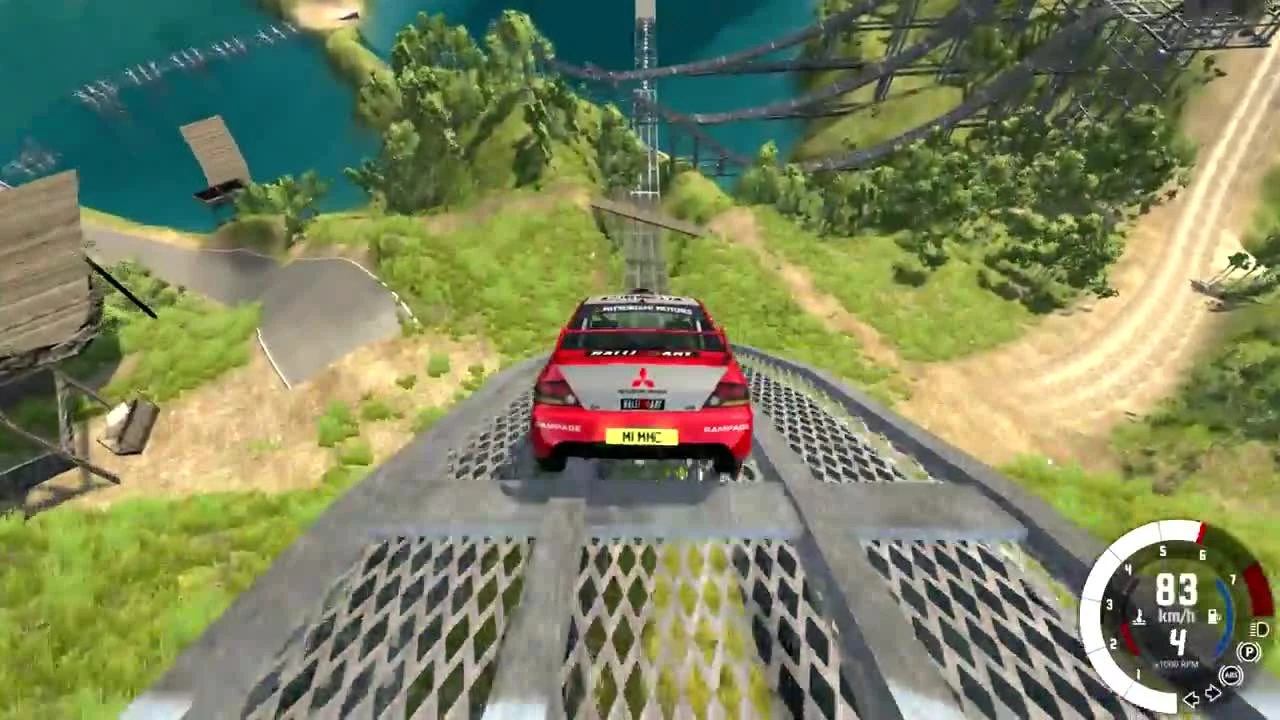The width and height of the screenshot is (1280, 720).
Task: Click the fuel pump icon on the gauge
Action: (1213, 616)
